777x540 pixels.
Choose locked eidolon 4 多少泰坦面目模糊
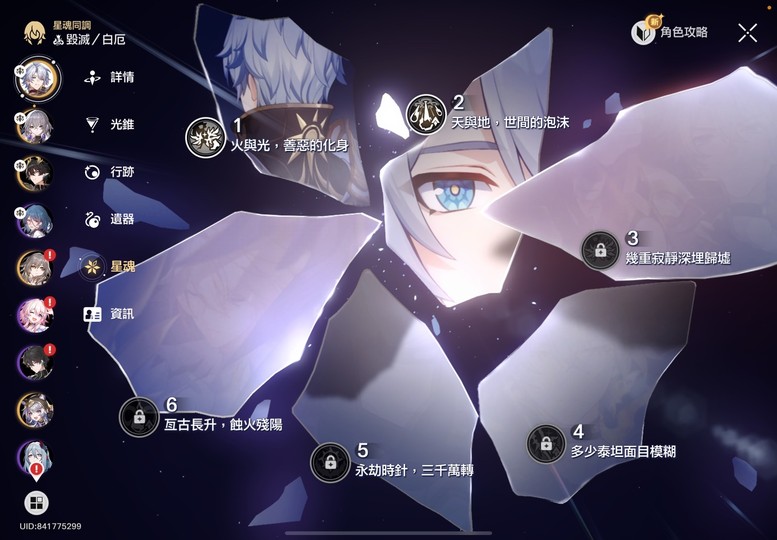coord(546,443)
